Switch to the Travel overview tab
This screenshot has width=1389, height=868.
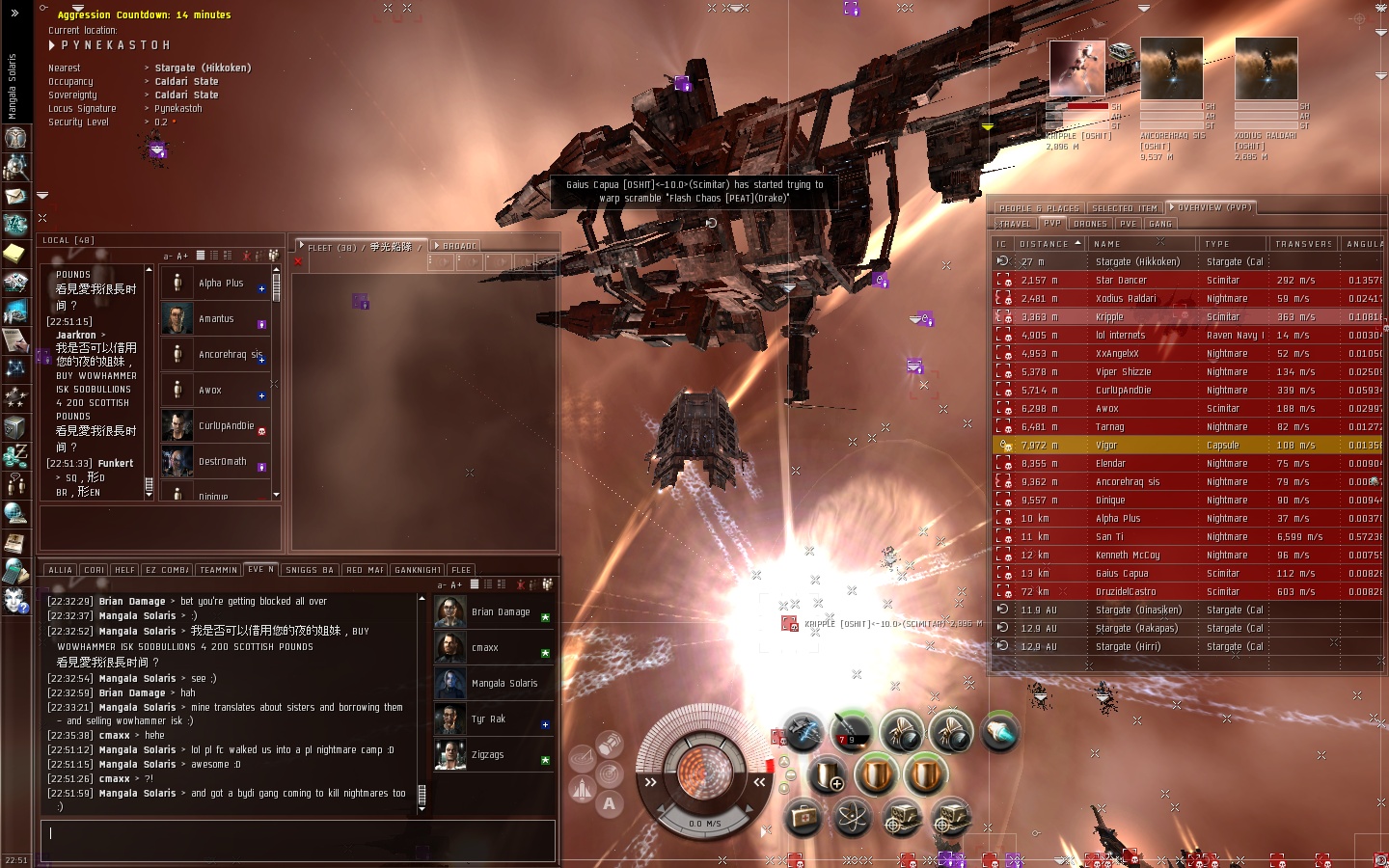(1014, 224)
